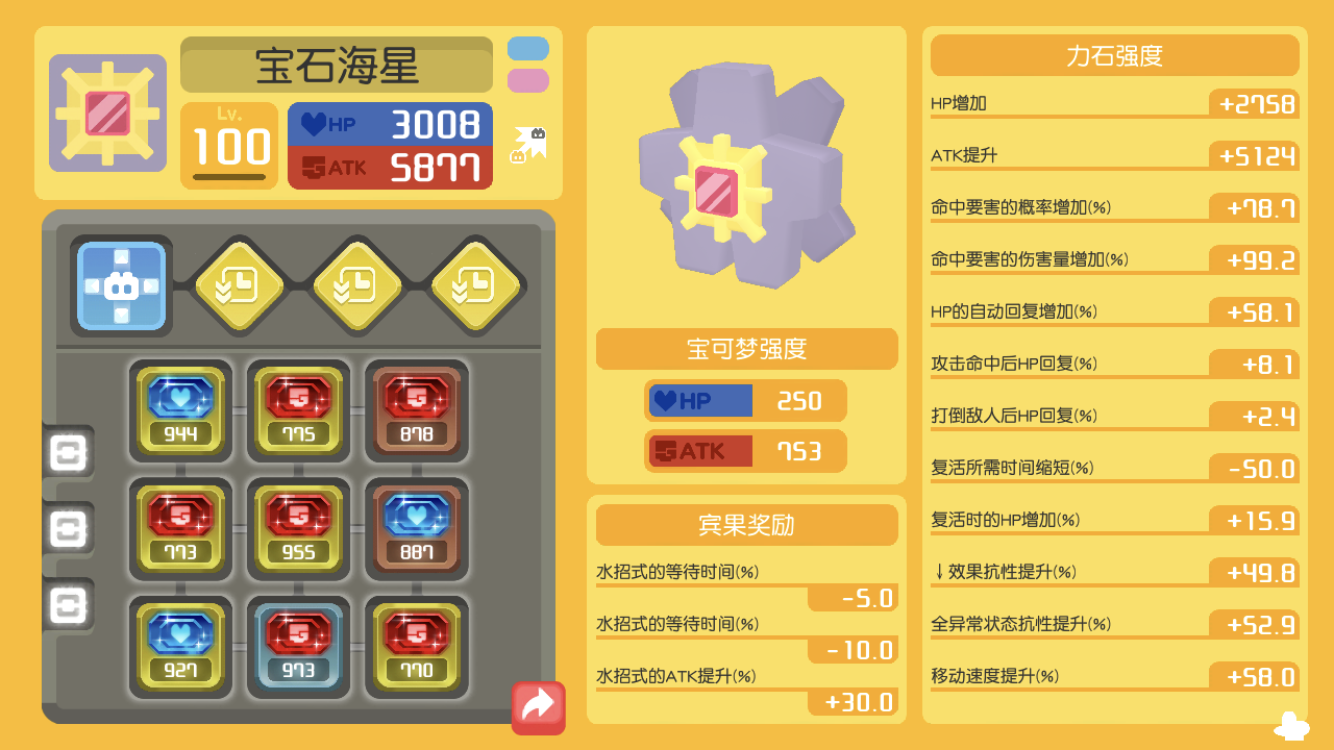Viewport: 1334px width, 750px height.
Task: Click the first yellow clock socket icon
Action: coord(240,285)
